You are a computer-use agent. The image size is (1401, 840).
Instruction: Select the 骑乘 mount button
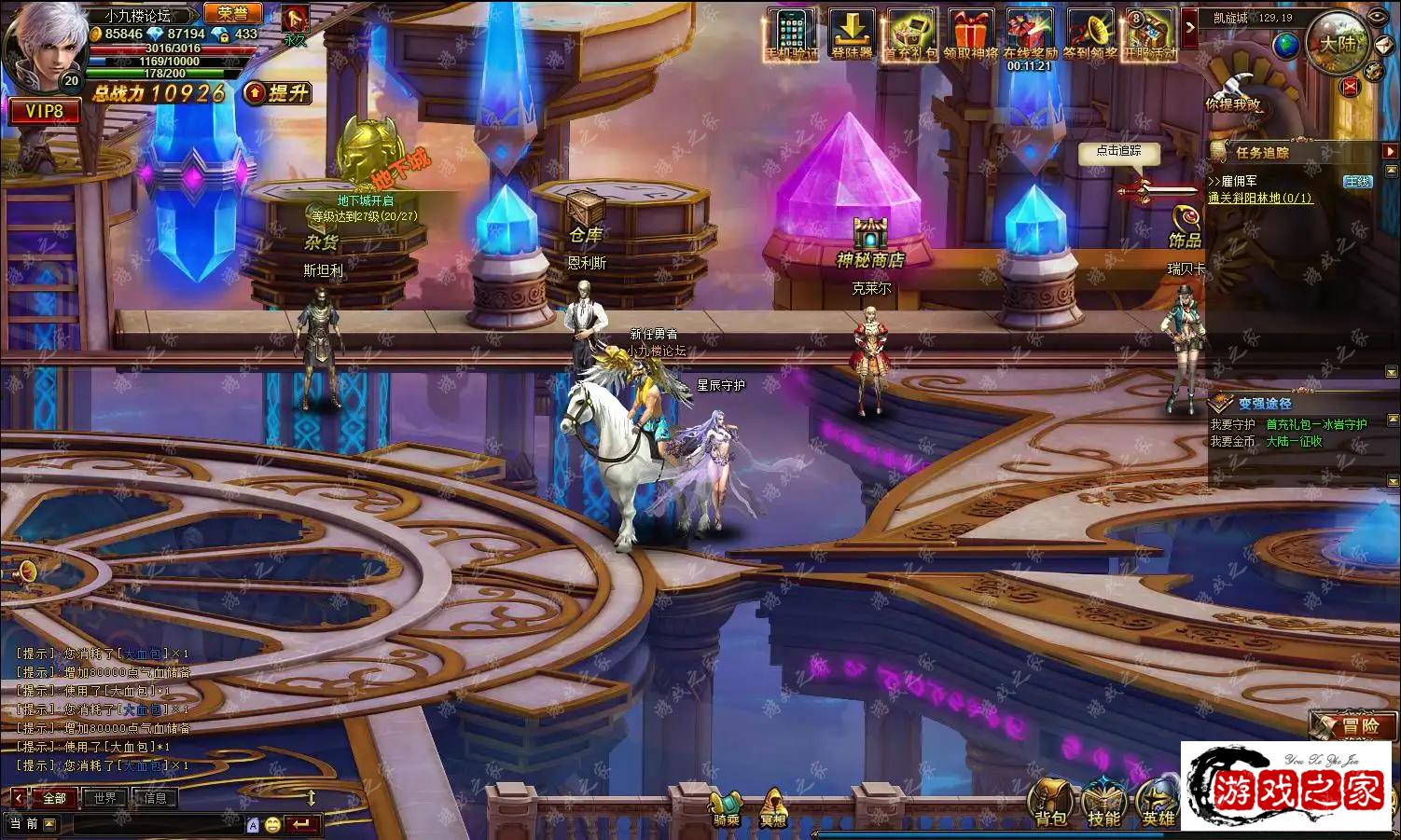pyautogui.click(x=727, y=807)
